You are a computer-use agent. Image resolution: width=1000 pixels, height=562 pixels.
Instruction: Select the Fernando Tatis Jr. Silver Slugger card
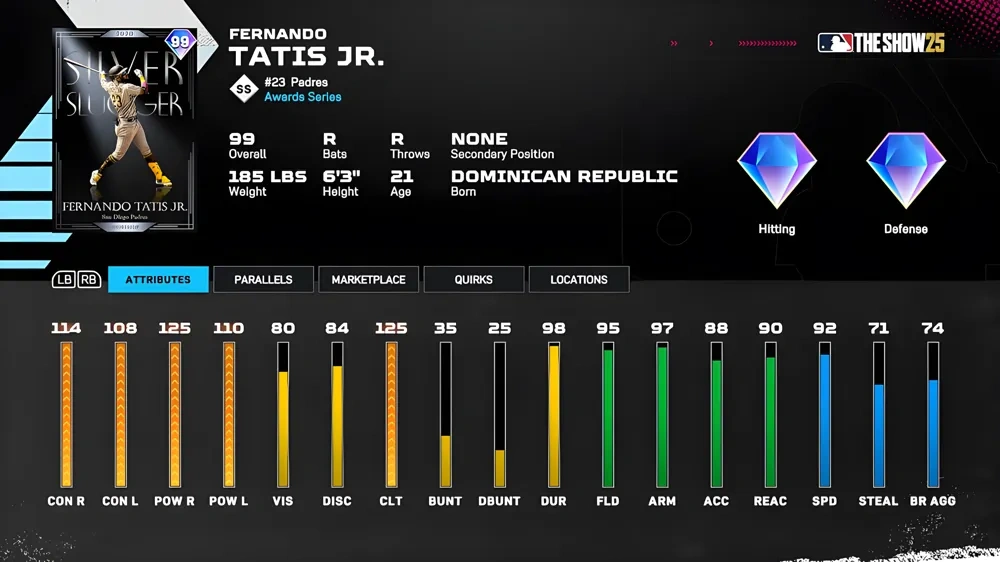pos(124,130)
